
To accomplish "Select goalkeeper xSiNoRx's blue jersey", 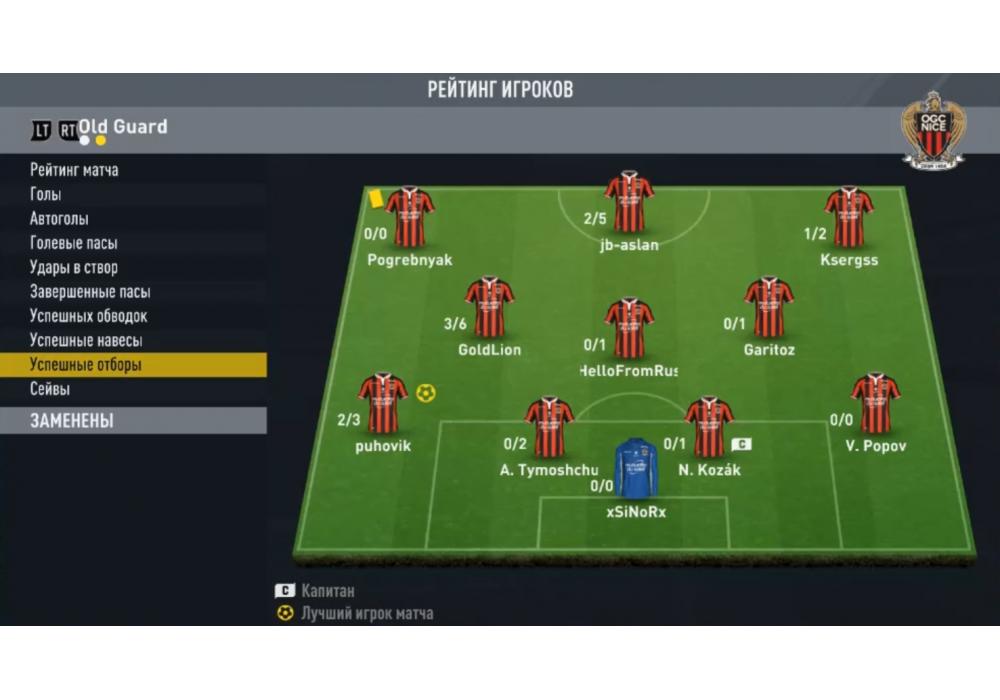I will [635, 470].
